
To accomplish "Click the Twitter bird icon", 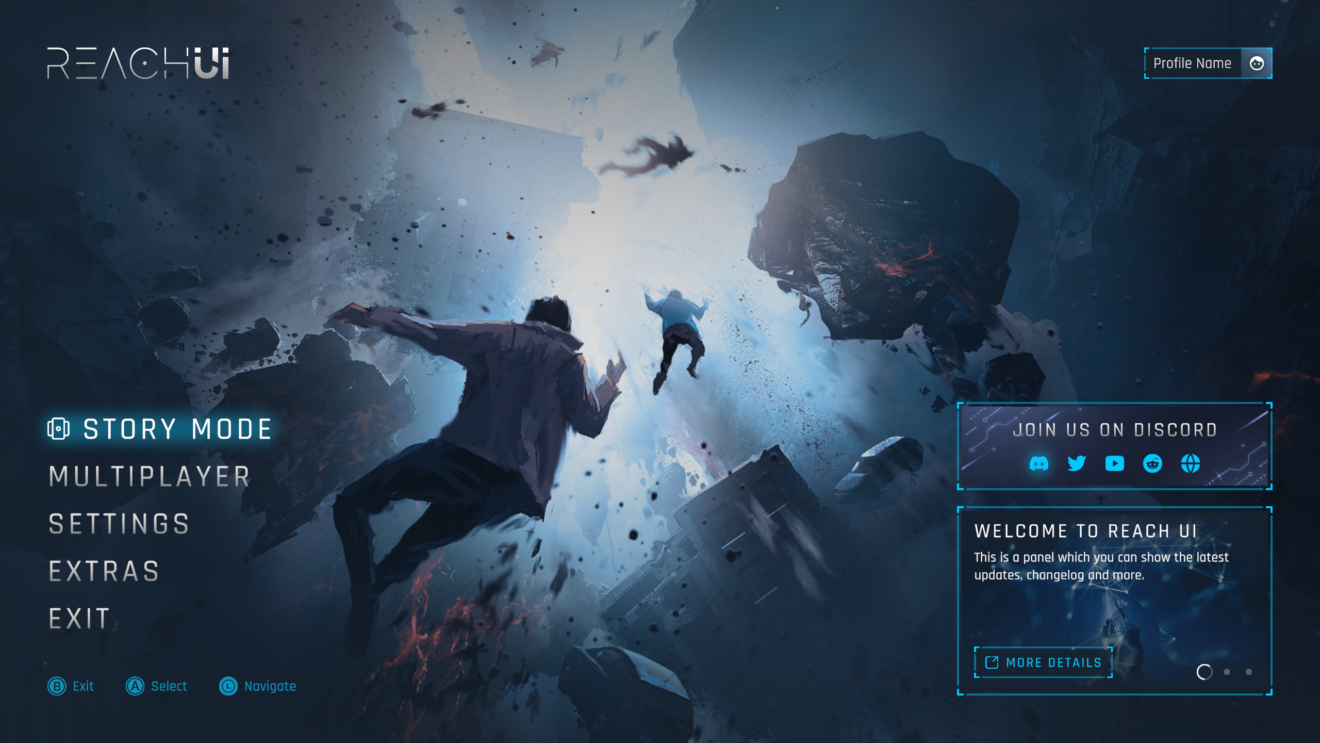I will 1076,463.
